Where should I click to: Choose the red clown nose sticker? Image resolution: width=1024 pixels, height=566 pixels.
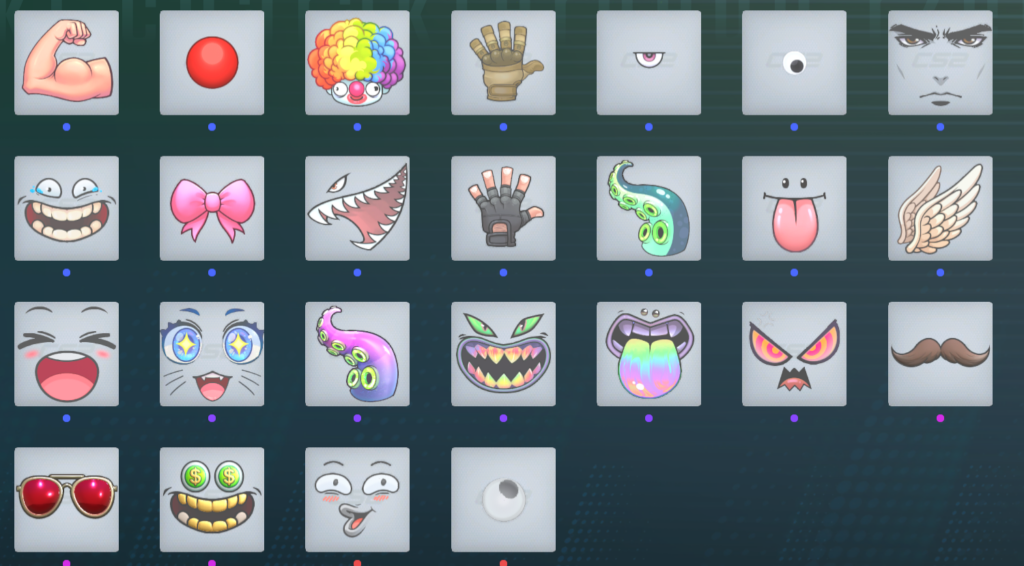tap(212, 62)
